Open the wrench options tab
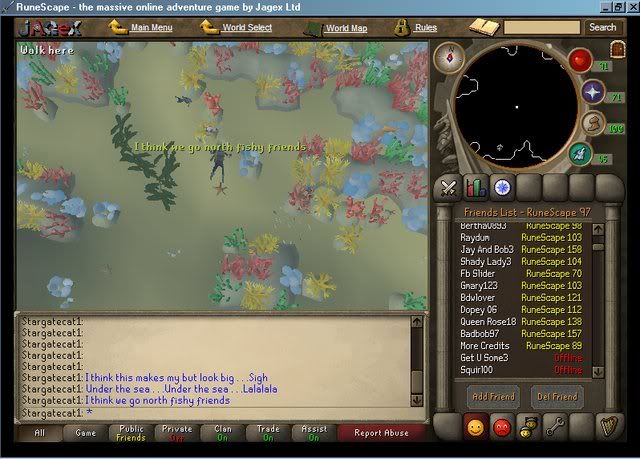The height and width of the screenshot is (459, 640). [x=556, y=427]
